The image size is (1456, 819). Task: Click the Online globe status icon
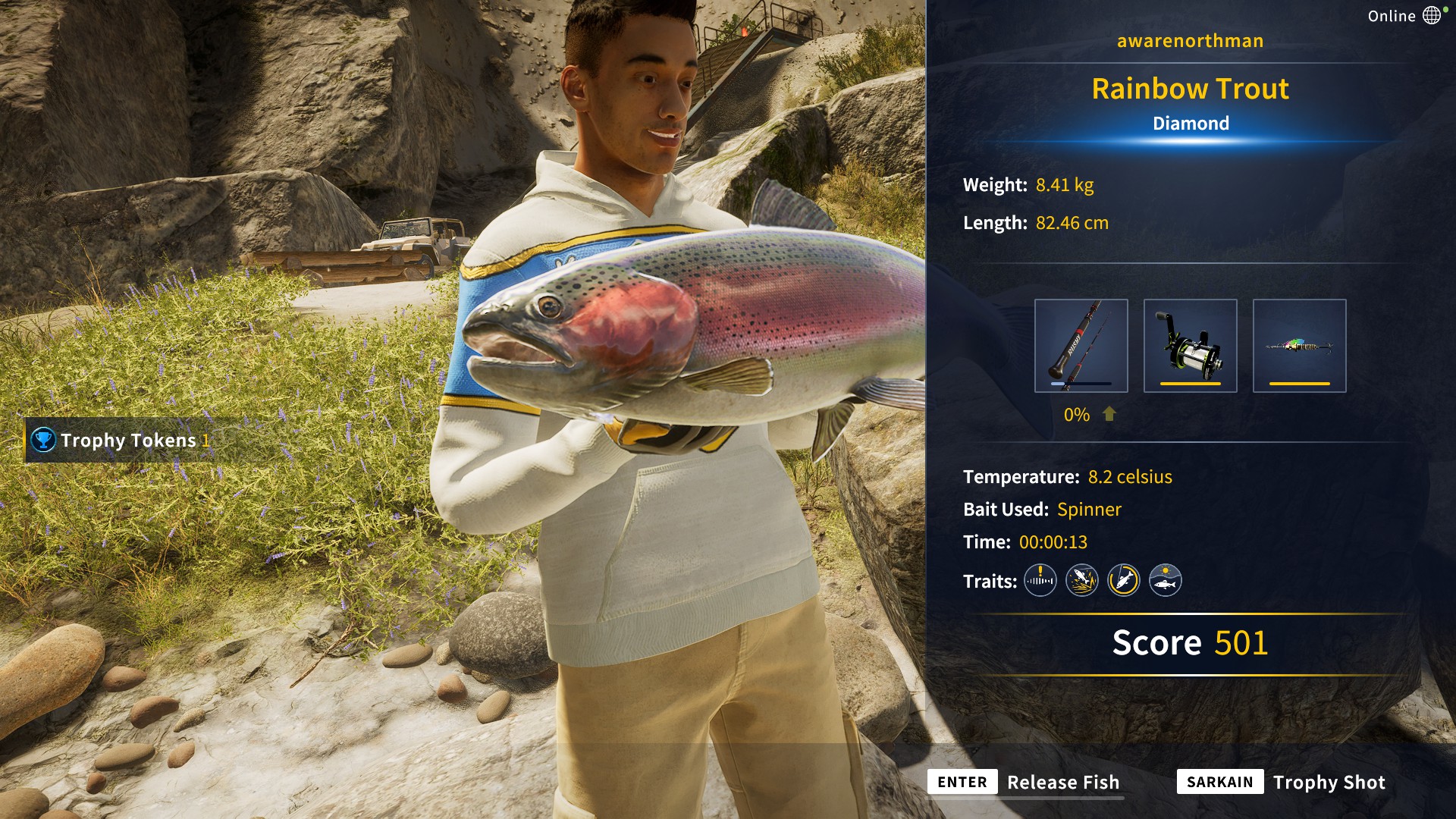pos(1432,15)
